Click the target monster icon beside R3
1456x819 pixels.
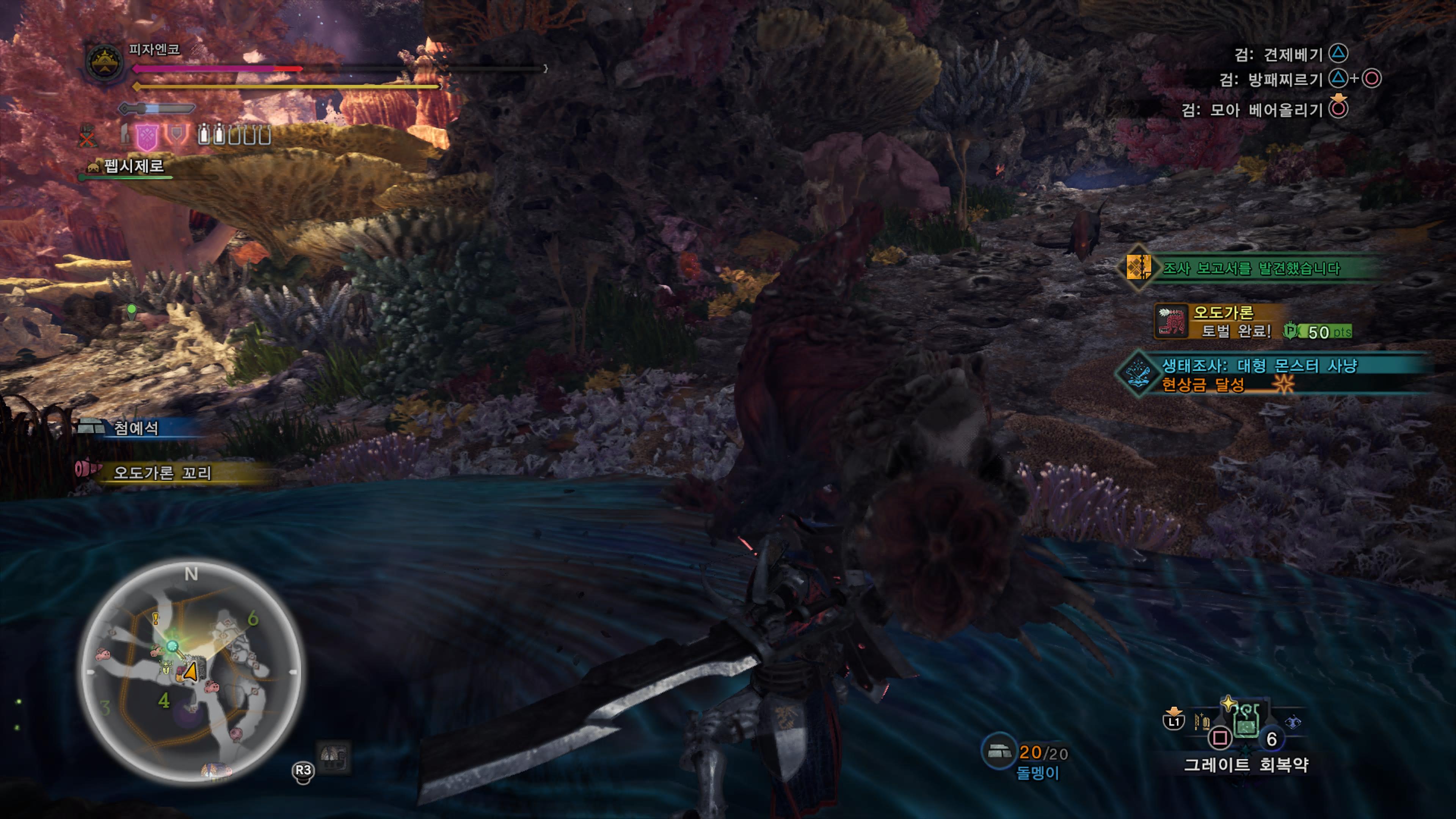tap(334, 756)
